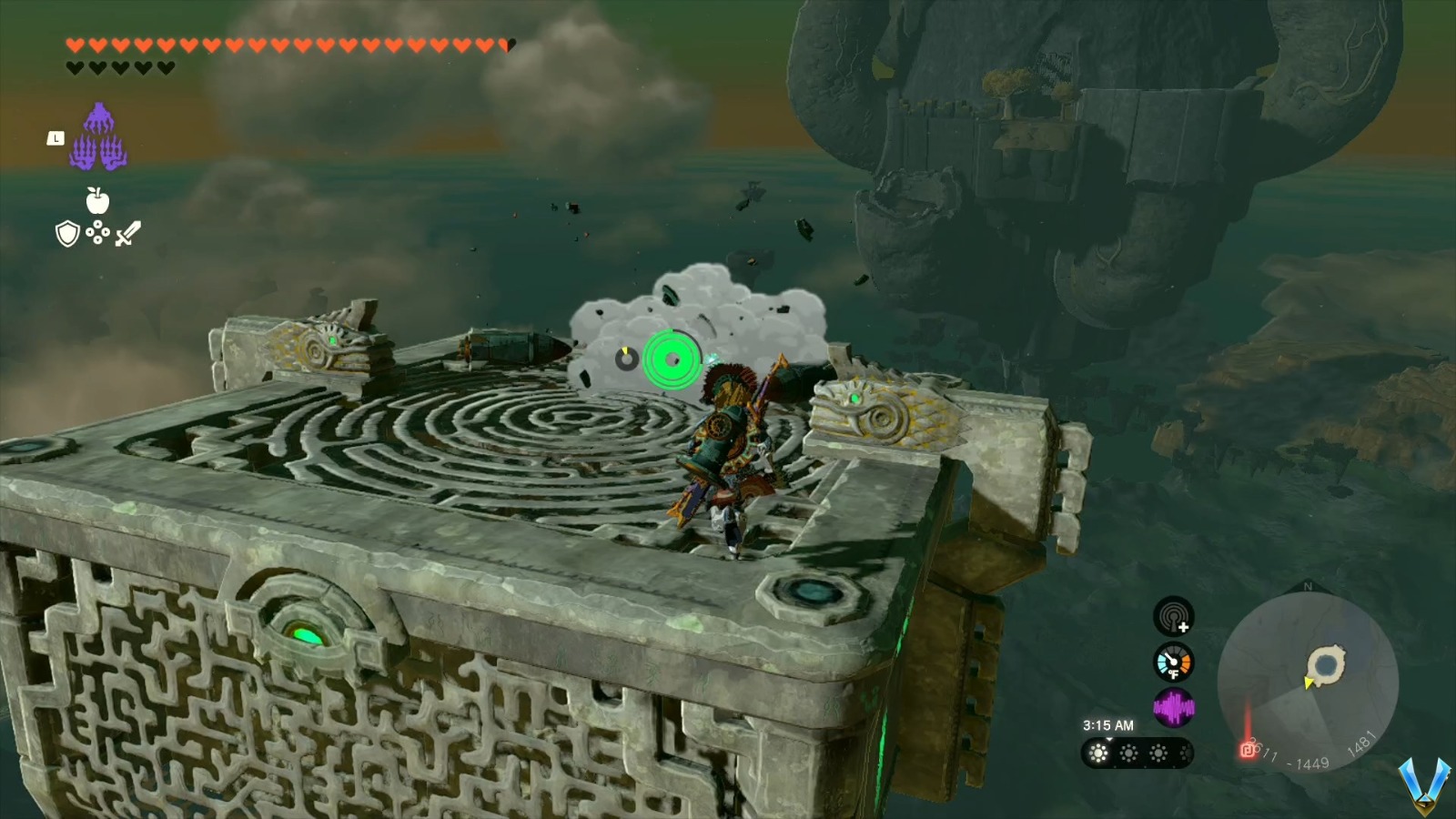The height and width of the screenshot is (819, 1456).
Task: Toggle the middle weather forecast dot
Action: [x=1129, y=753]
